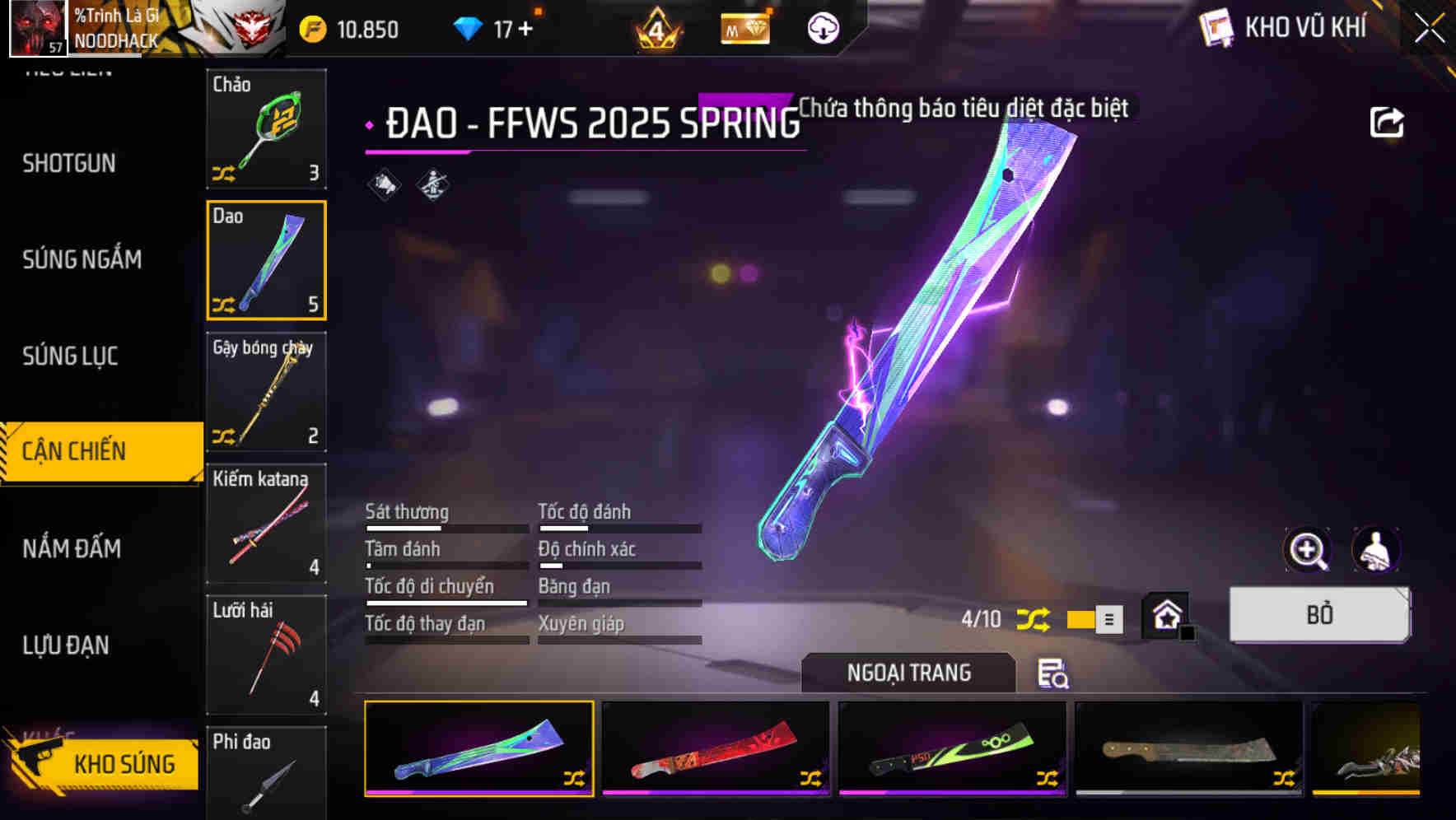The height and width of the screenshot is (820, 1456).
Task: Click the home favorite icon near the BỎ button
Action: tap(1164, 614)
